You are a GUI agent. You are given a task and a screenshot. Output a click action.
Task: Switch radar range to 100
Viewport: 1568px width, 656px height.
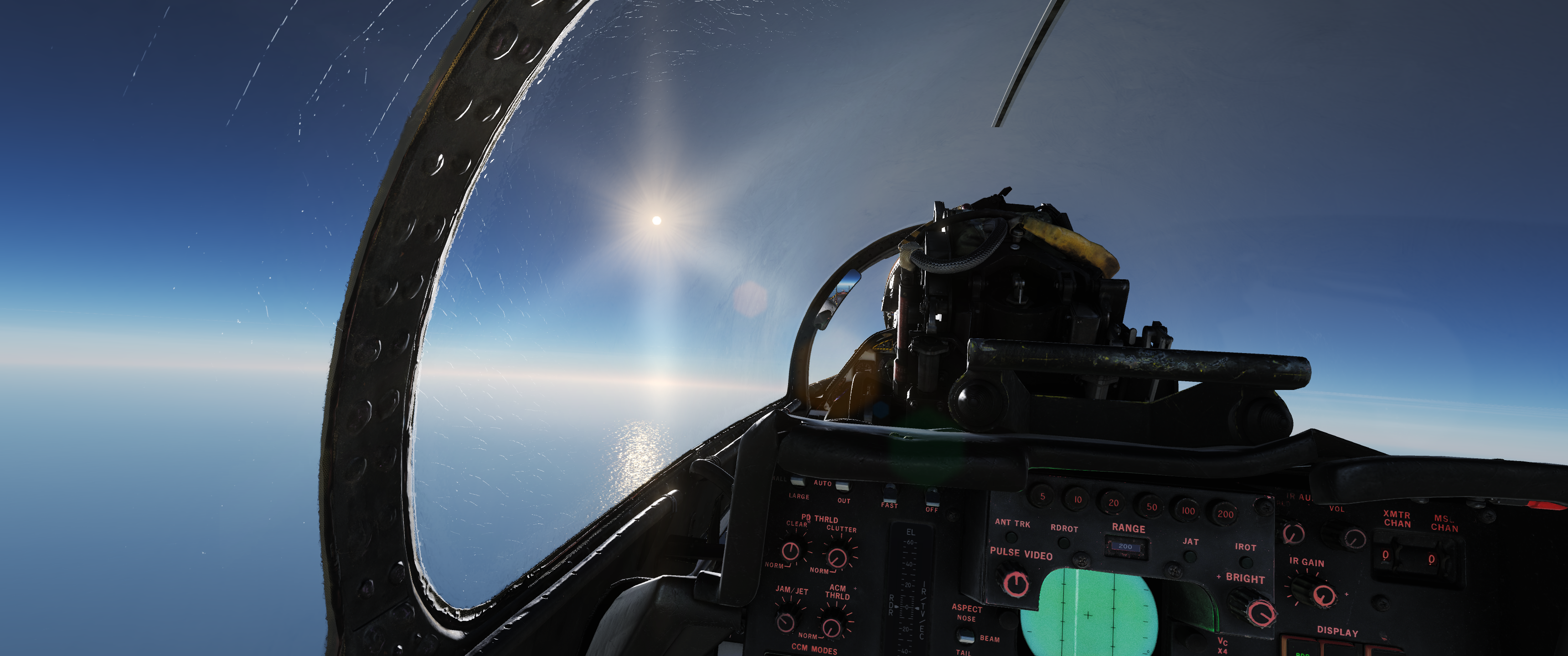point(1187,511)
